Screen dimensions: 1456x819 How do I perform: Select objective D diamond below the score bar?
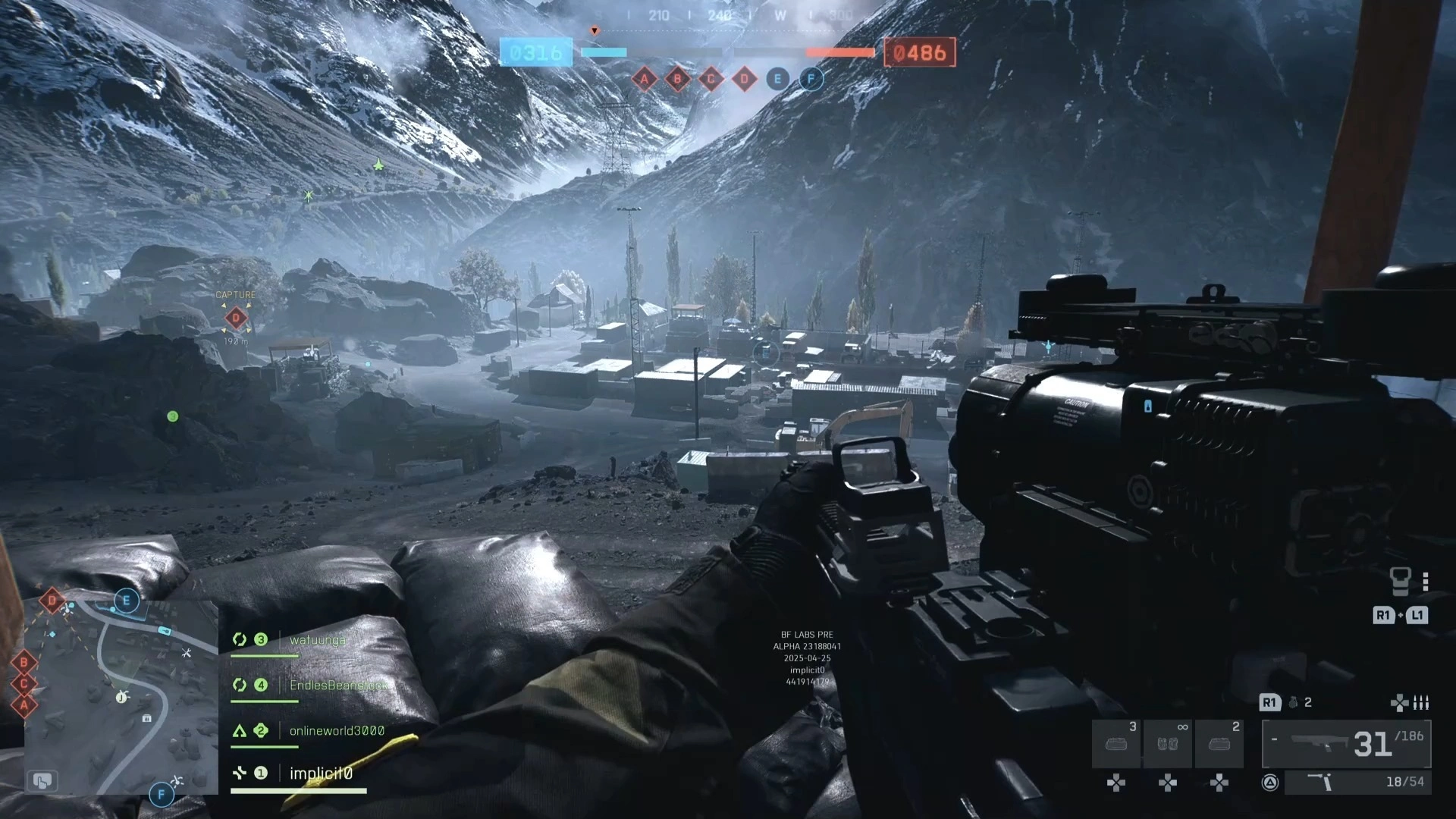pyautogui.click(x=744, y=79)
